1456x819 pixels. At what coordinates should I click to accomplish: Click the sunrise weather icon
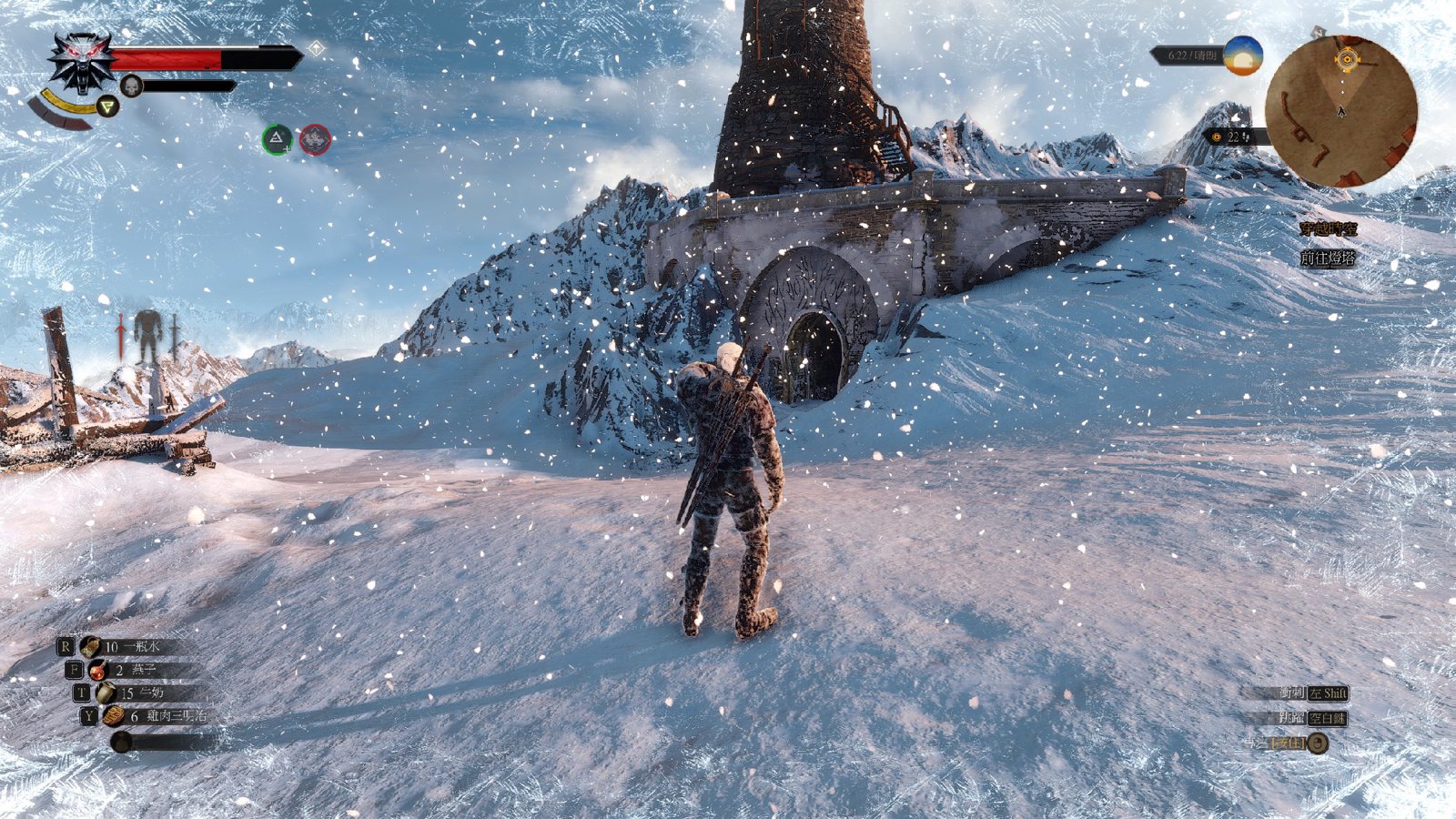1242,56
